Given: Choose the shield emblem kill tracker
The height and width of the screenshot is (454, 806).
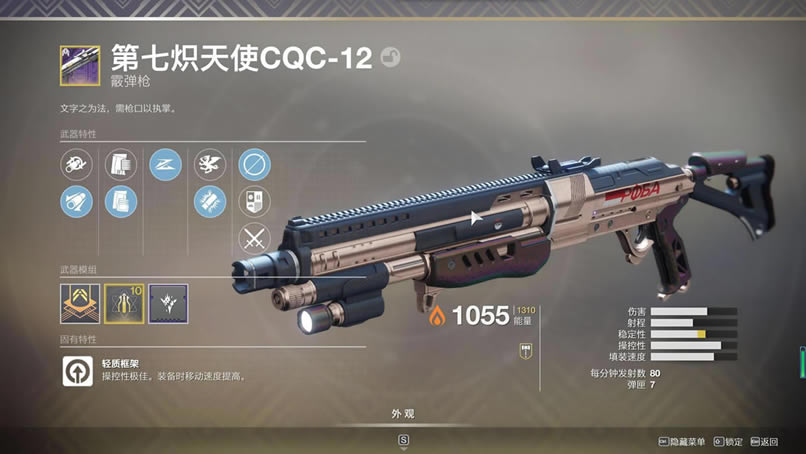Looking at the screenshot, I should tap(254, 201).
